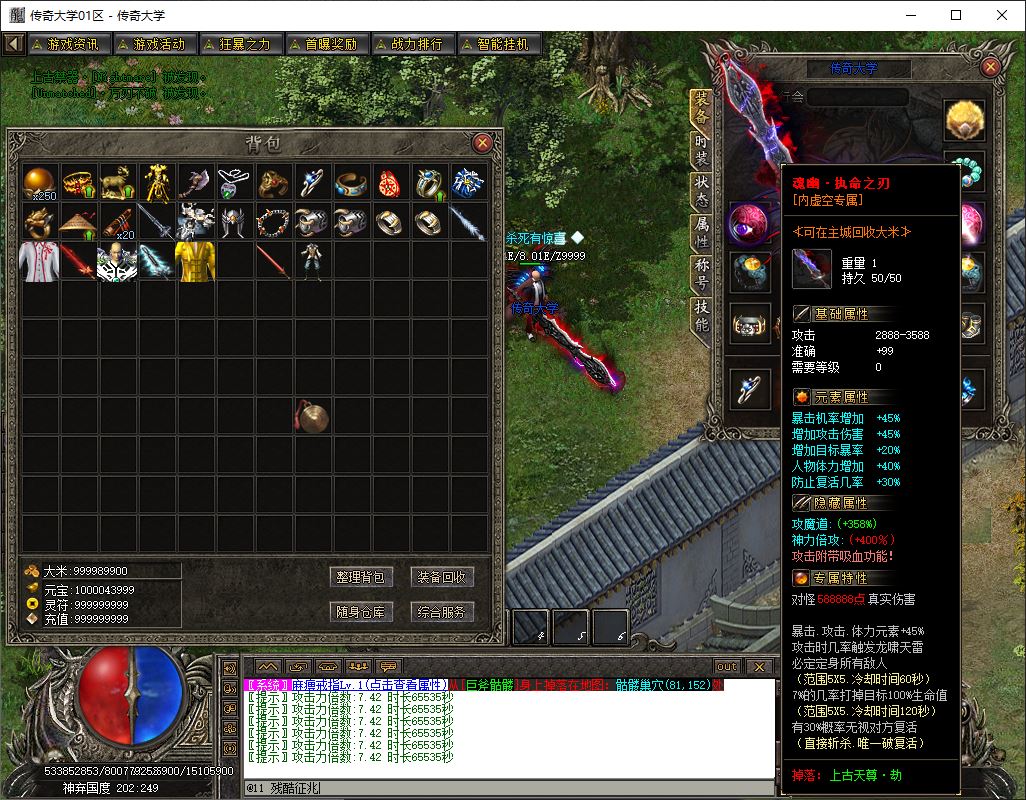Open the 游戏资讯 menu
The height and width of the screenshot is (800, 1026).
pyautogui.click(x=68, y=44)
